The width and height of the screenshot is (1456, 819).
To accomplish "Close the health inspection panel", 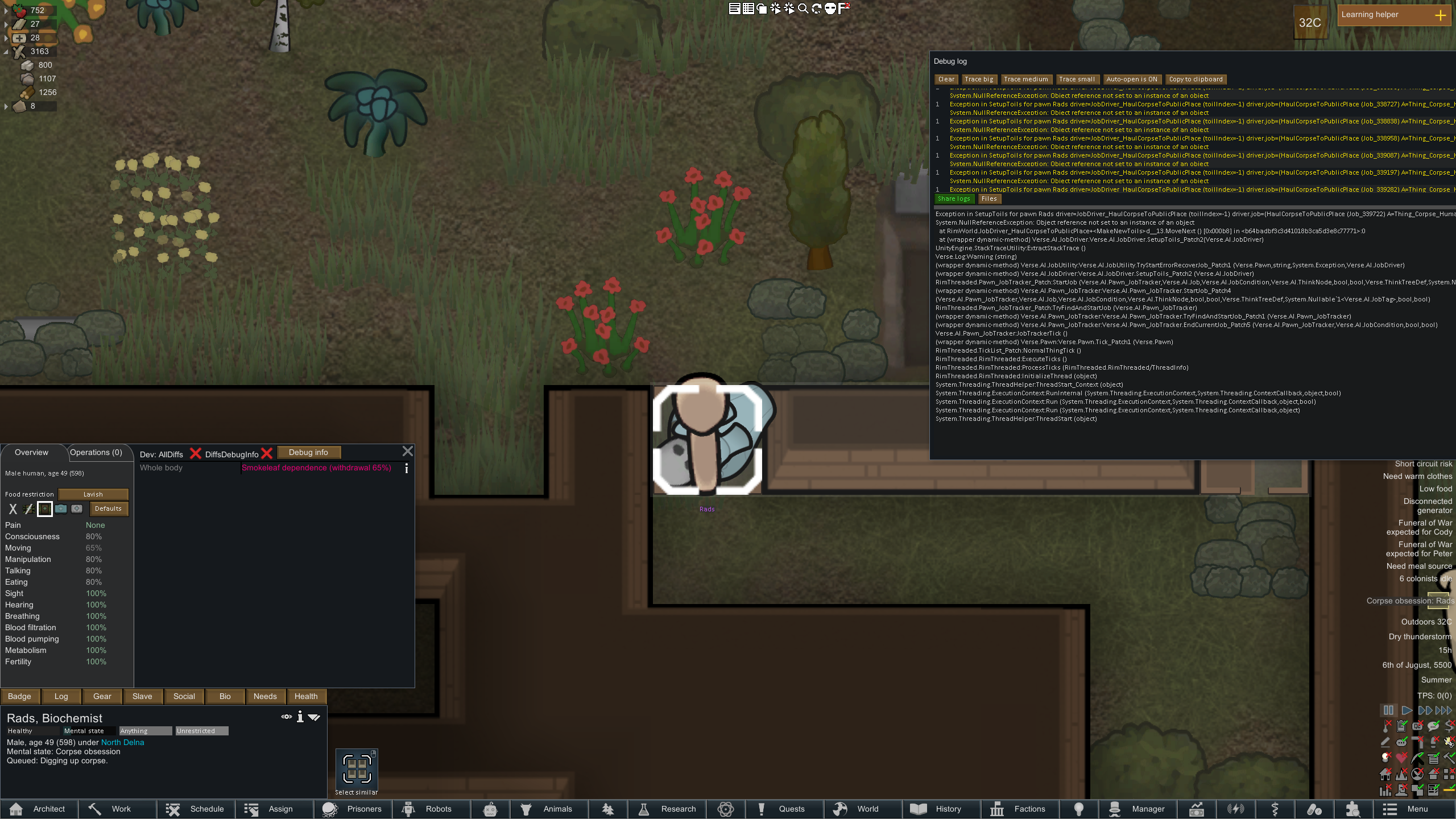I will pos(408,452).
